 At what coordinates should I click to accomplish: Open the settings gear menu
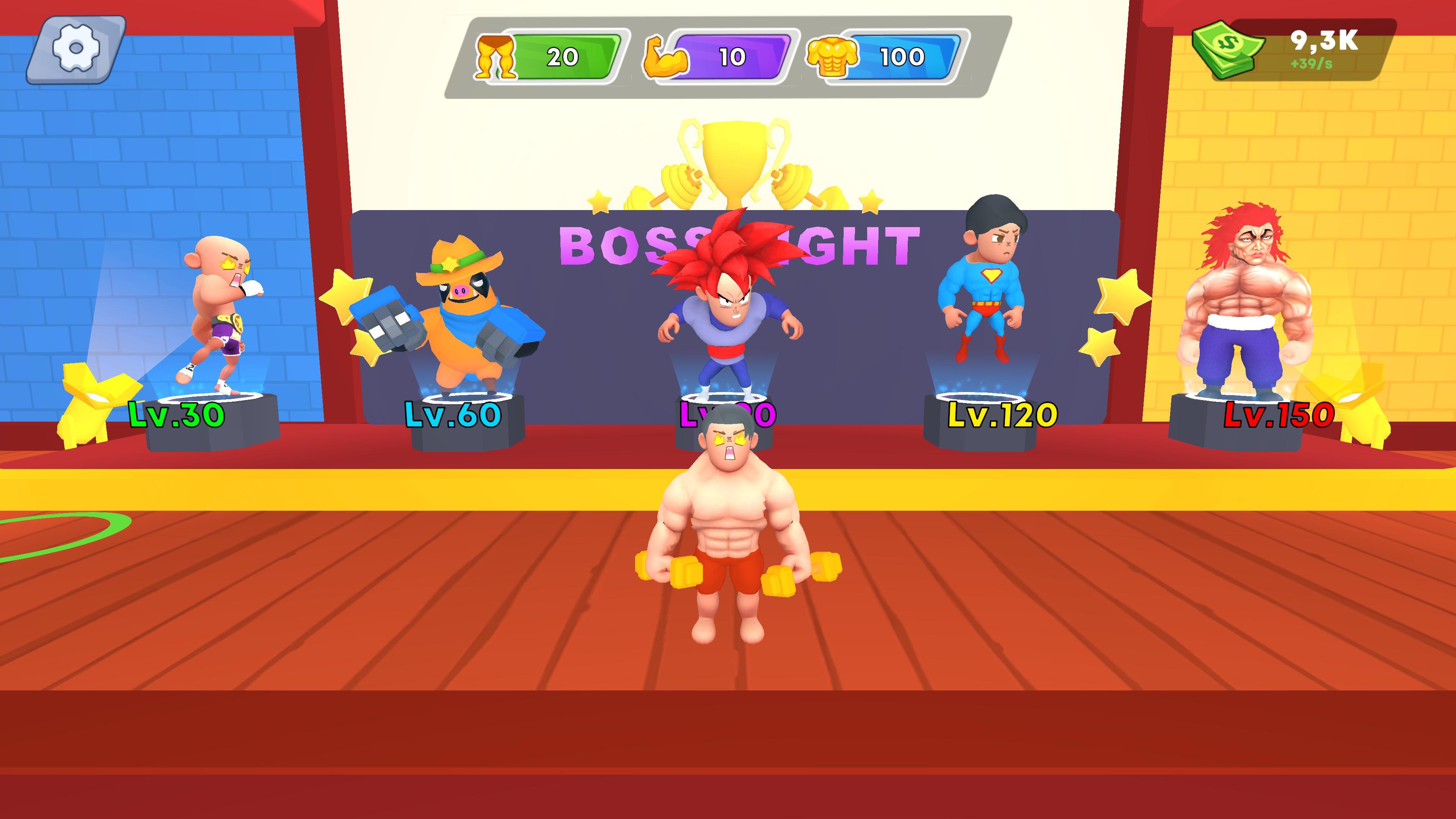point(76,49)
